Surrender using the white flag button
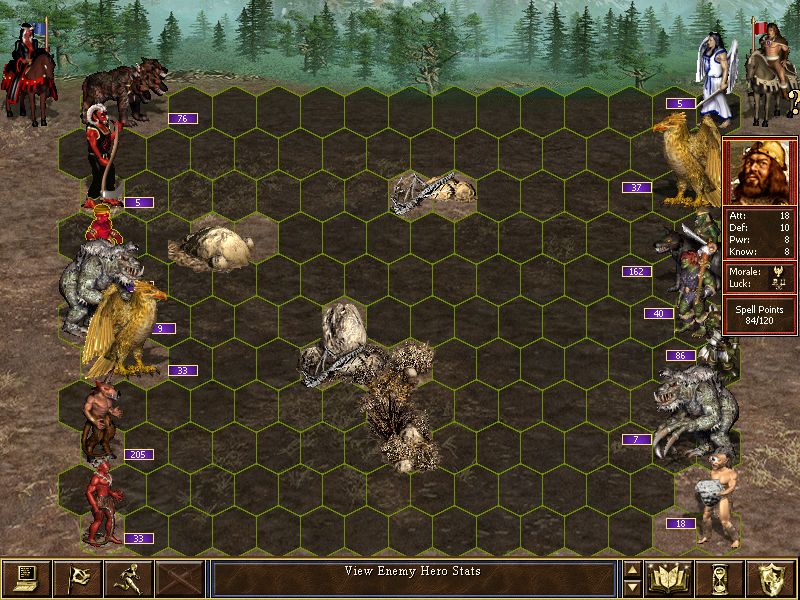The width and height of the screenshot is (800, 600). tap(78, 578)
